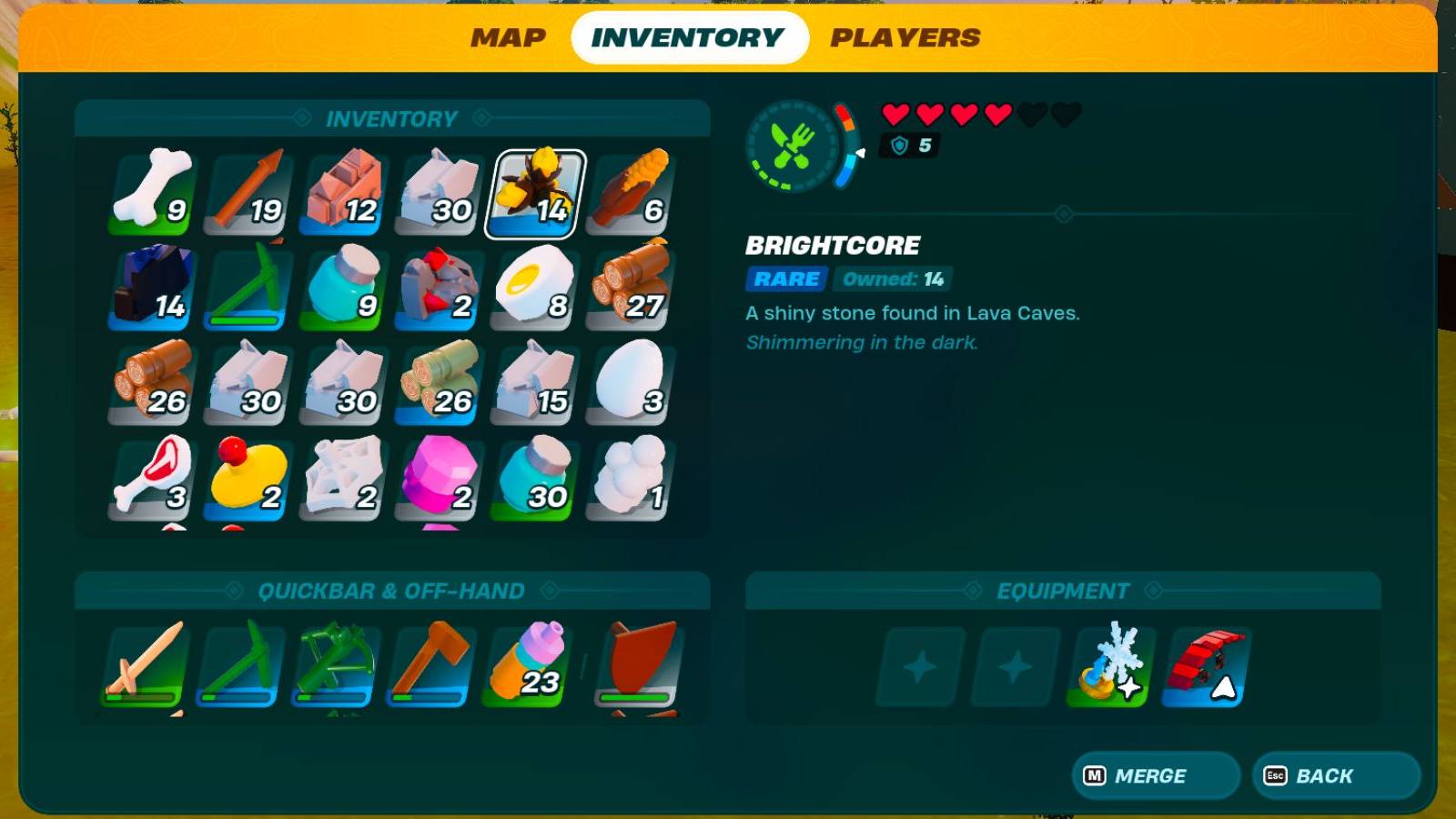Viewport: 1456px width, 819px height.
Task: Select the bone item in the inventory
Action: coord(151,191)
